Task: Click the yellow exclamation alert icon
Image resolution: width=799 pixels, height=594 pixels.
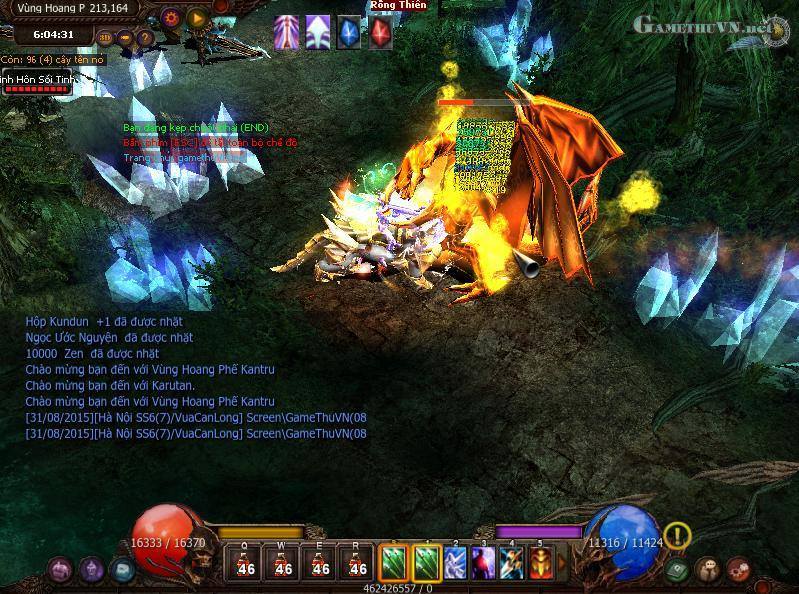Action: point(678,536)
